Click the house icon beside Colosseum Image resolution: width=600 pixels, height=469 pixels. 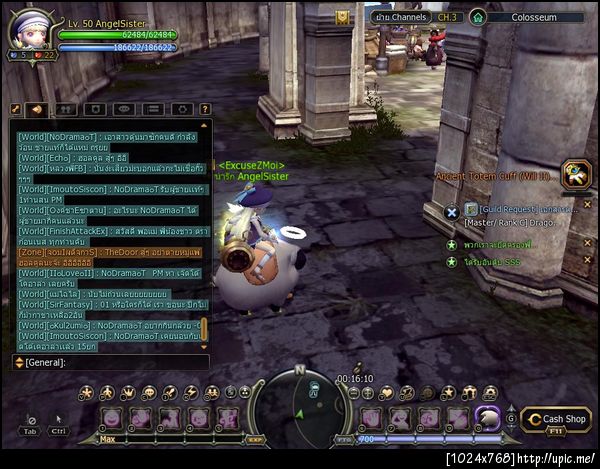(x=478, y=17)
